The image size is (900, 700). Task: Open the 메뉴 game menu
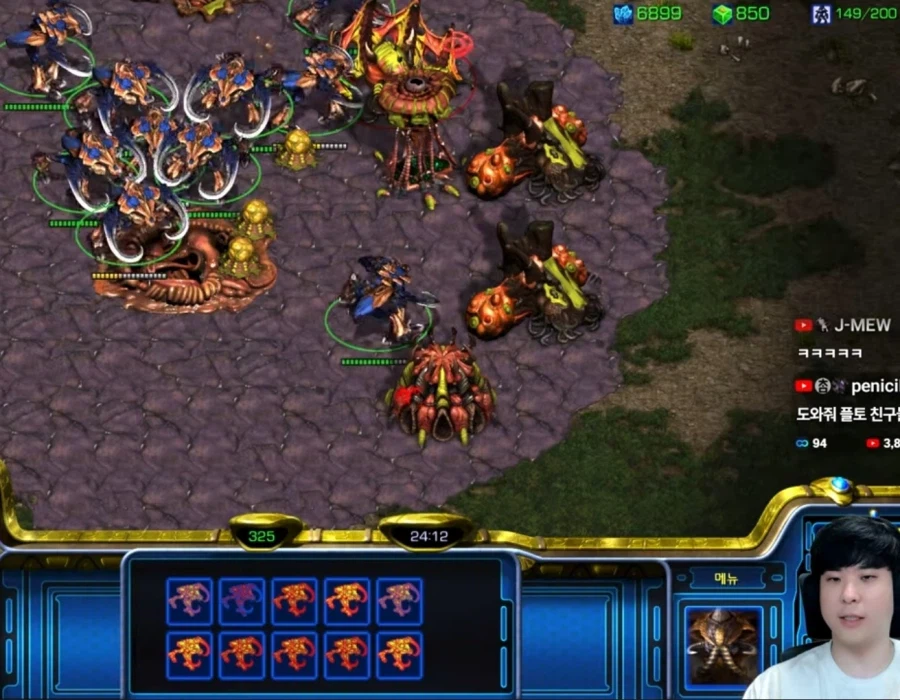(726, 578)
